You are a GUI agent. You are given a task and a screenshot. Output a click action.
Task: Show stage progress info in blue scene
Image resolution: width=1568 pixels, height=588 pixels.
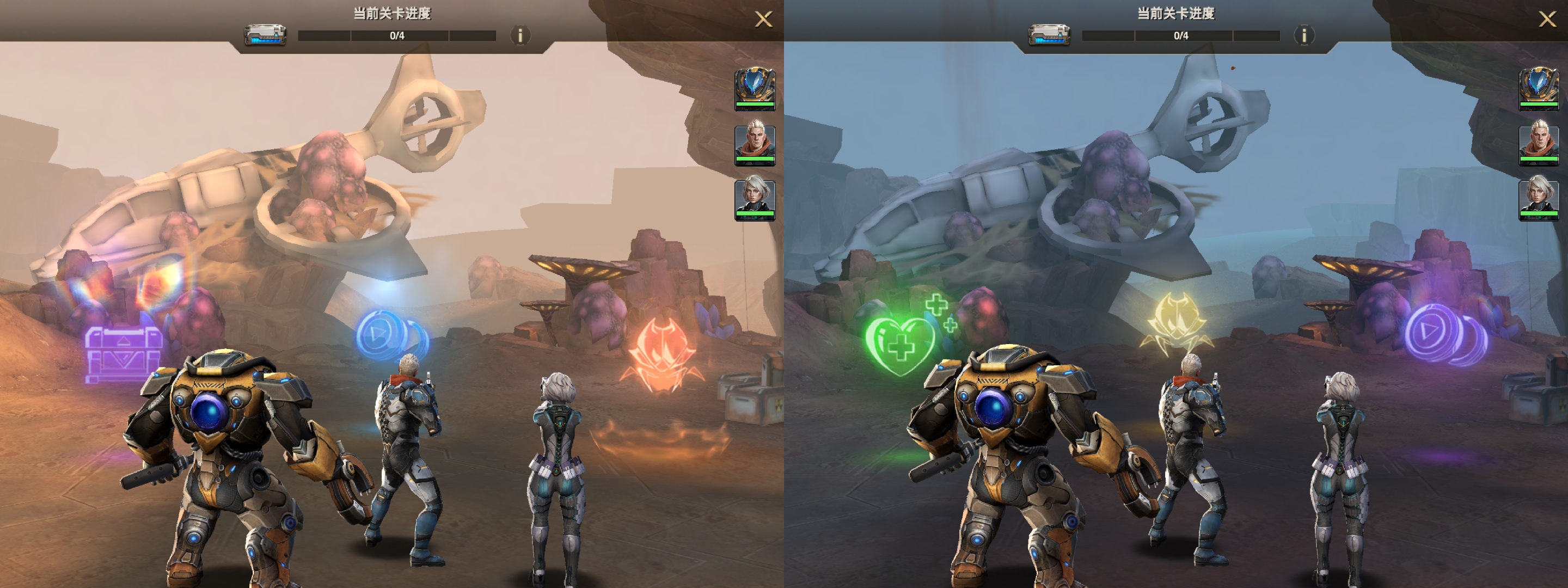(x=1304, y=36)
